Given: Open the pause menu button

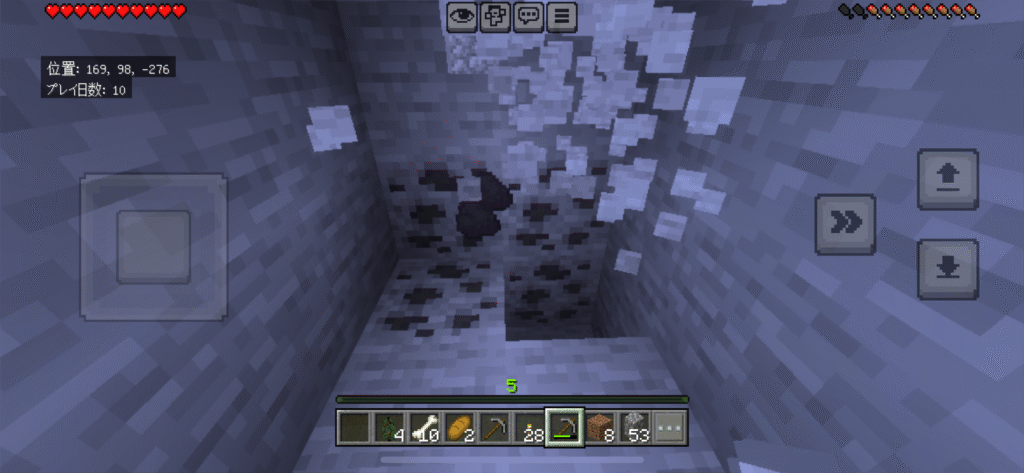Looking at the screenshot, I should pos(563,16).
